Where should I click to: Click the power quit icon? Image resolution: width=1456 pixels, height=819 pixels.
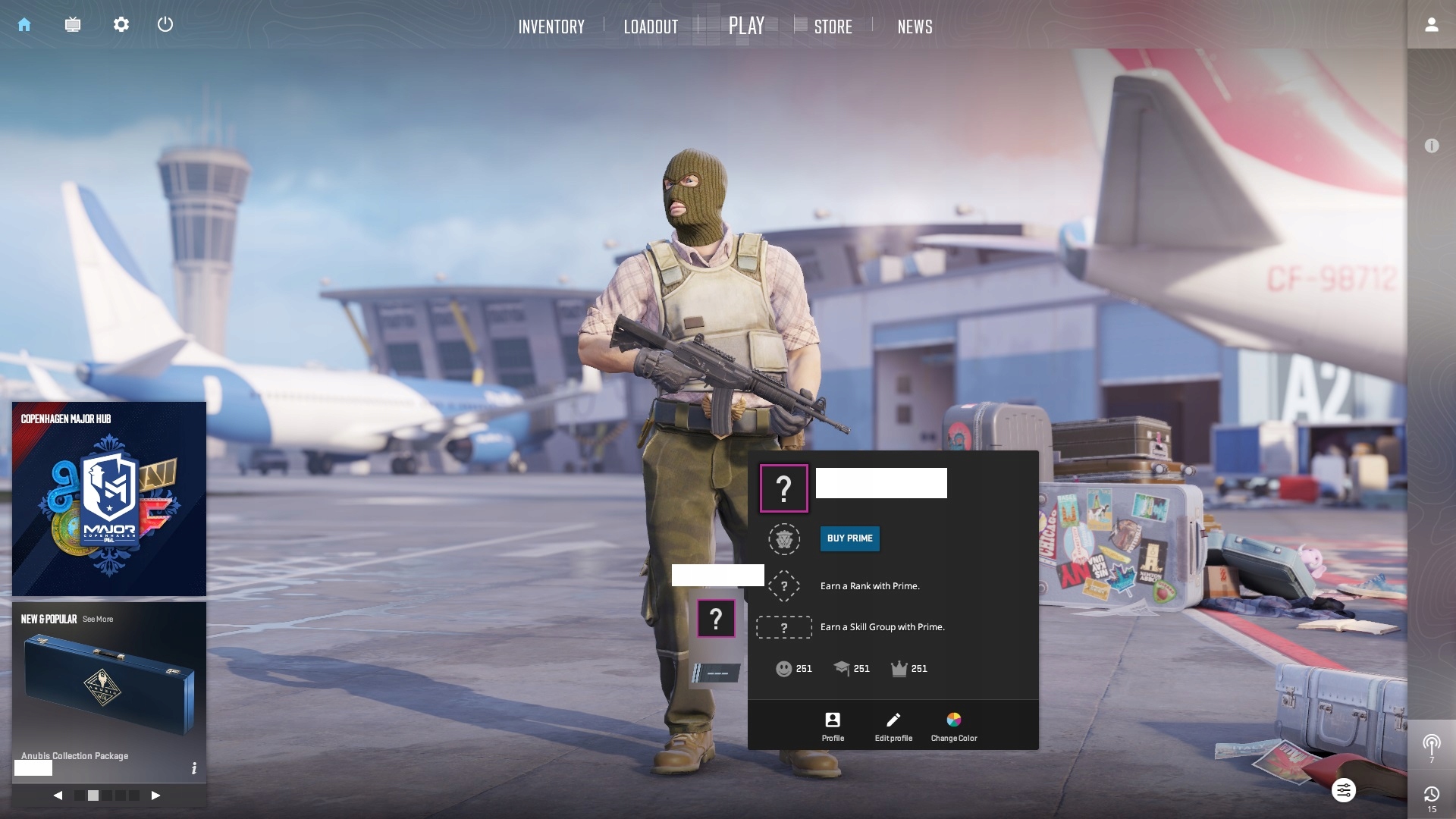pyautogui.click(x=165, y=24)
